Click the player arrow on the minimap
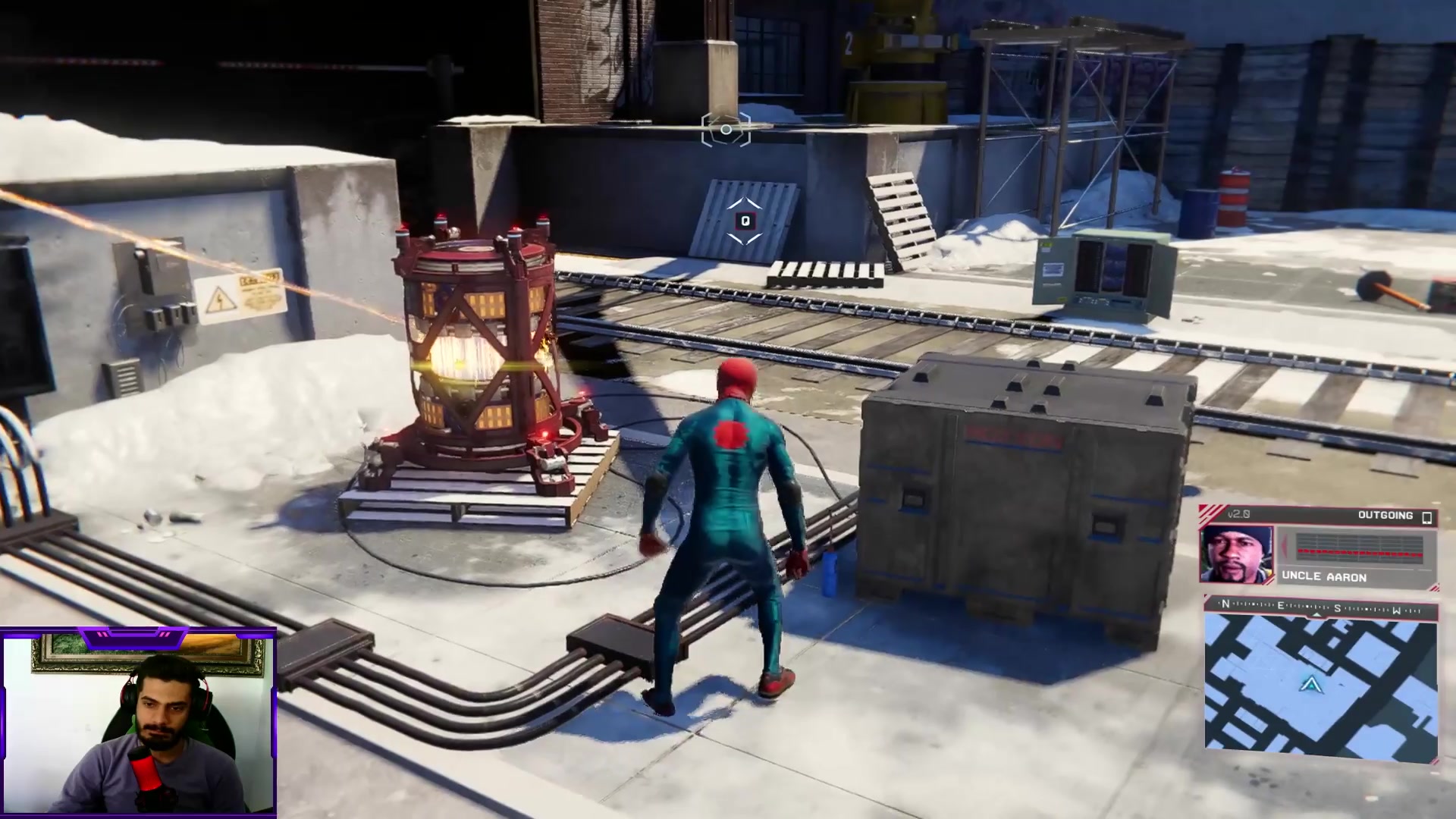The width and height of the screenshot is (1456, 819). (1310, 685)
